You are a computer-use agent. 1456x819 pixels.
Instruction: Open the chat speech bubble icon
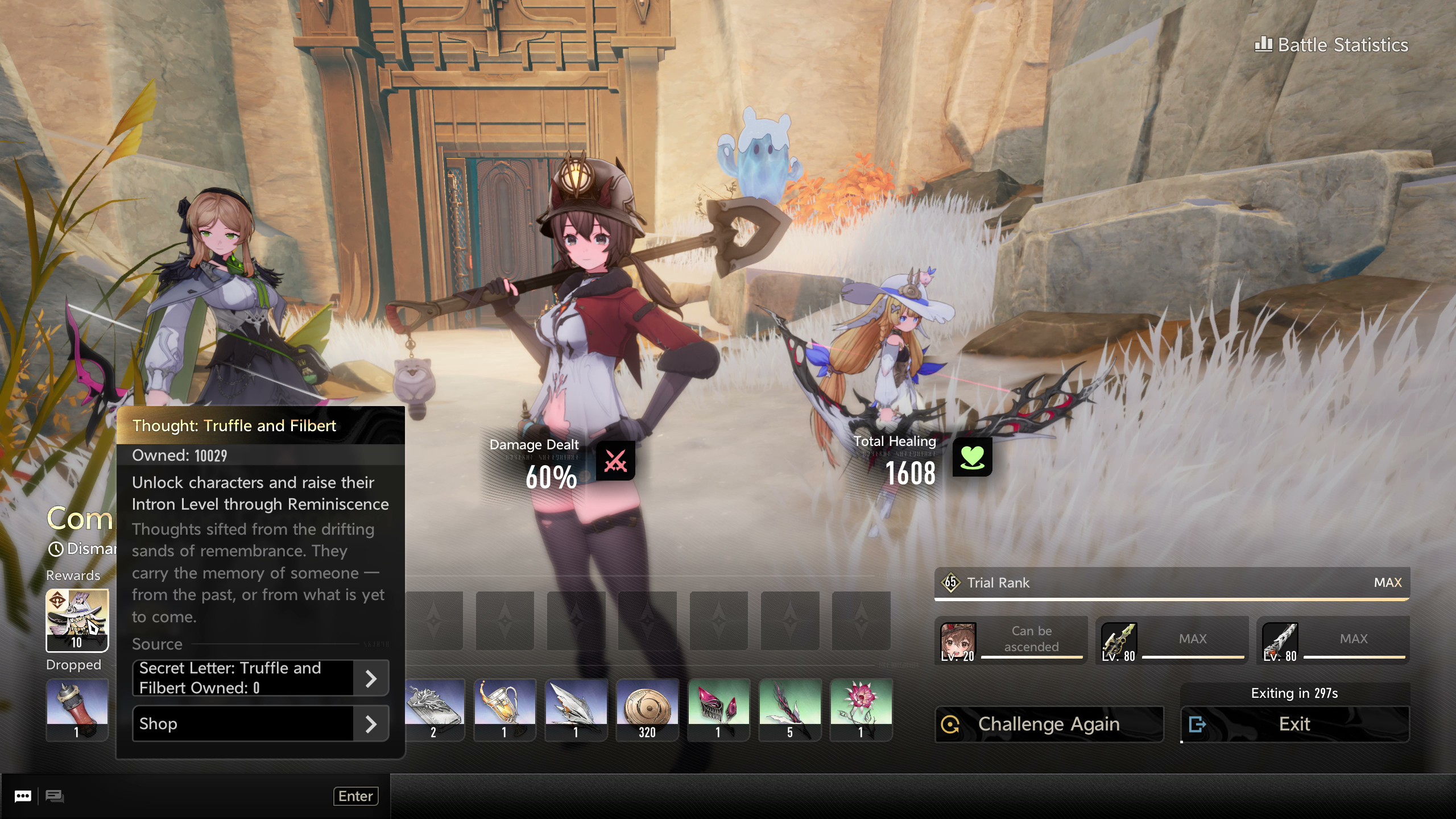pyautogui.click(x=23, y=796)
